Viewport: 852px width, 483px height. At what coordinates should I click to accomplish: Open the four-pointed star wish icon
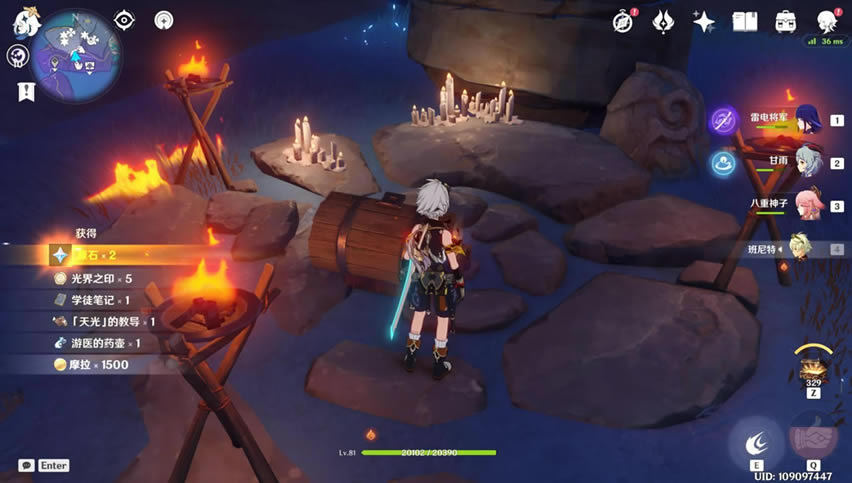click(704, 21)
